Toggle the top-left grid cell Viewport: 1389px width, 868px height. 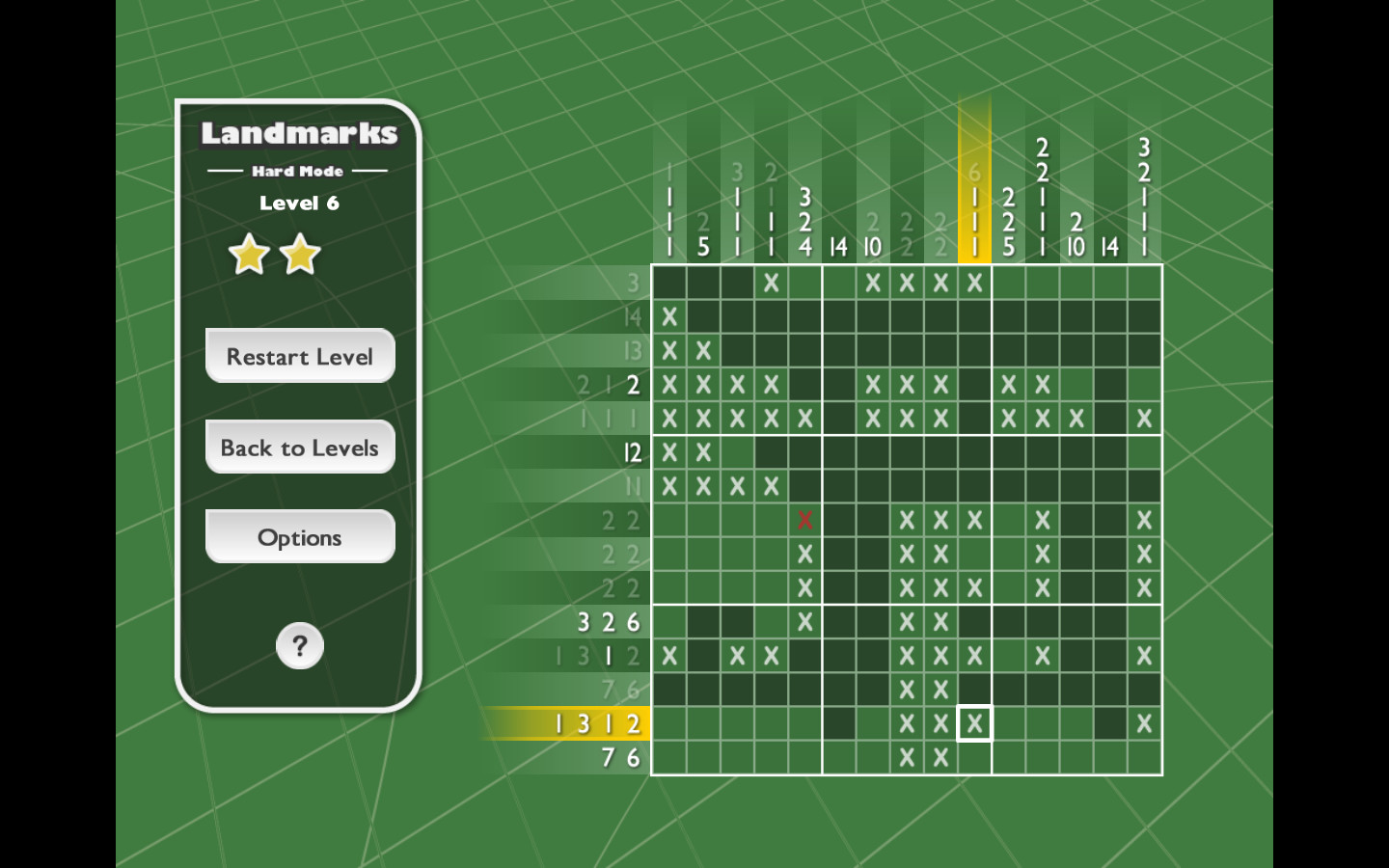(668, 283)
